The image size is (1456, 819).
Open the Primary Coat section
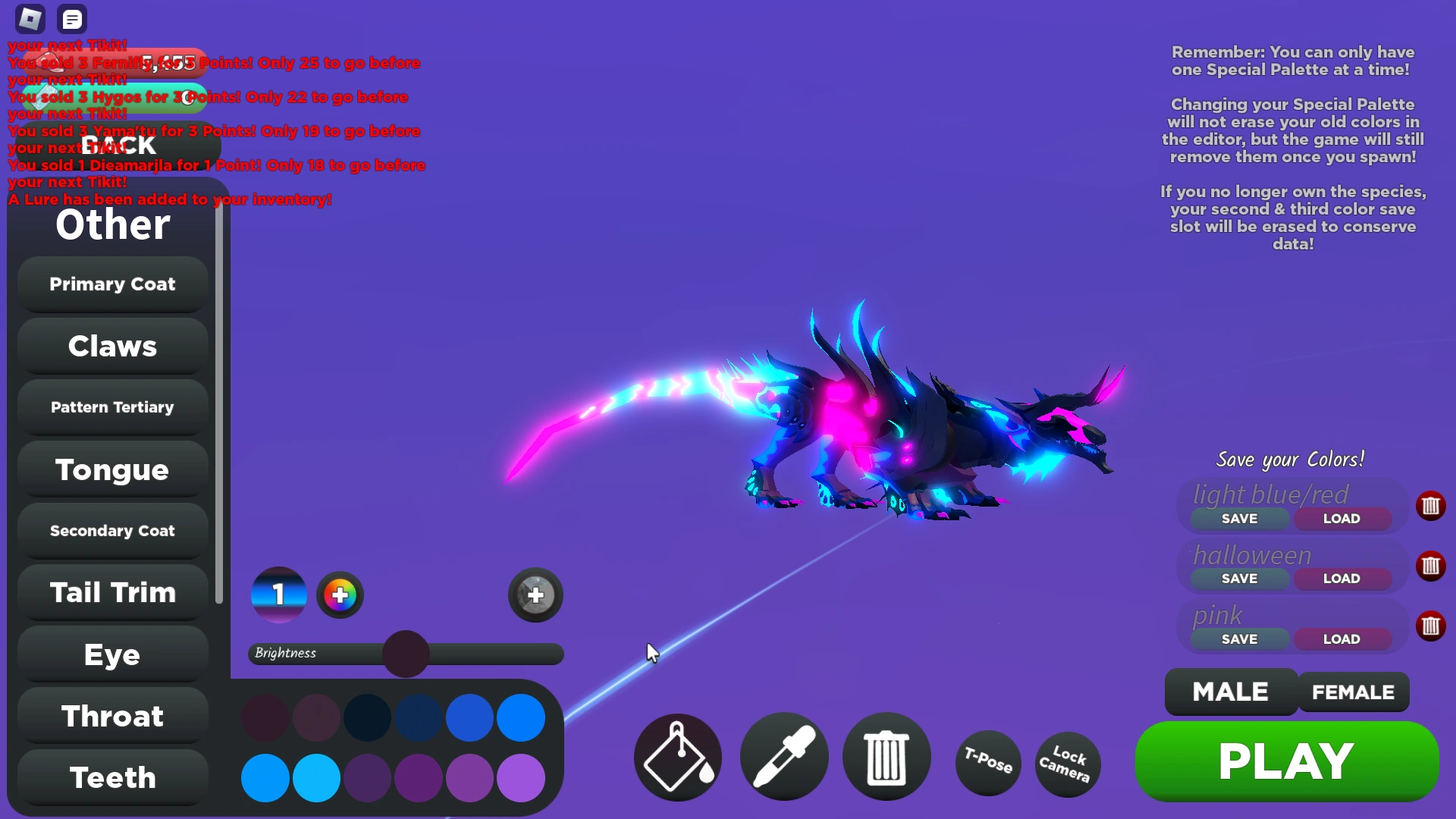[112, 284]
